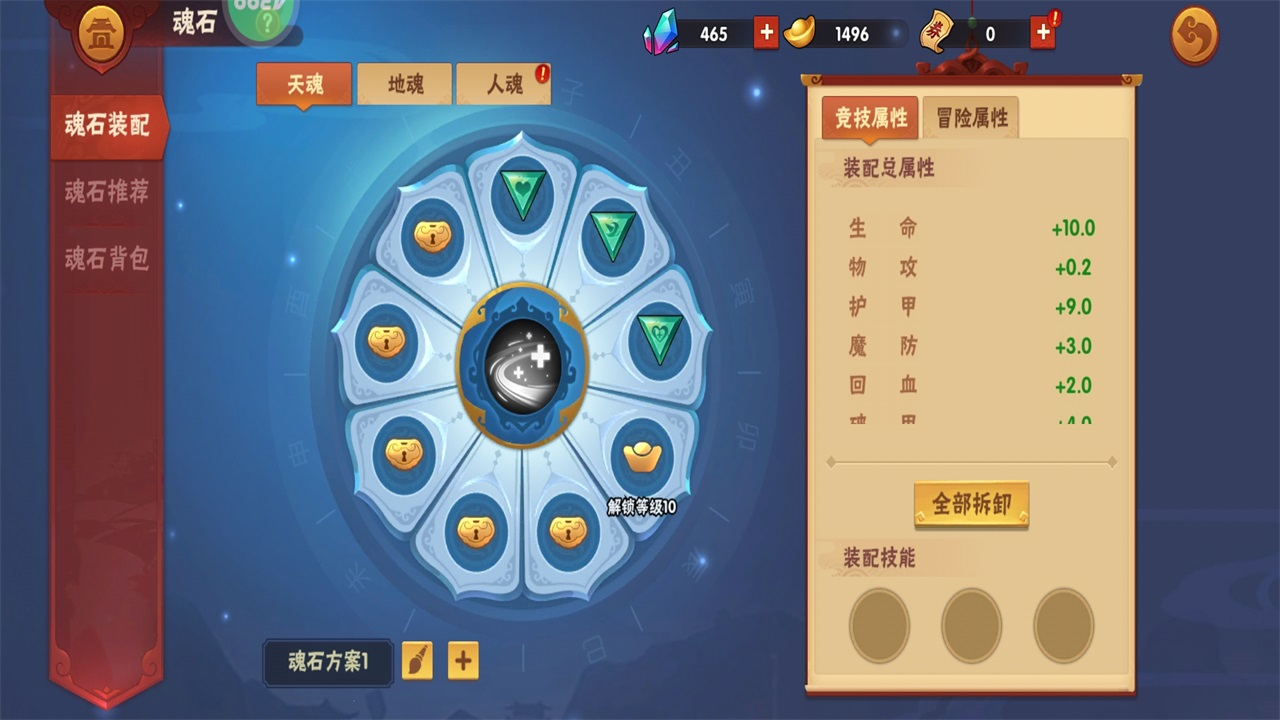The height and width of the screenshot is (720, 1280).
Task: Open the 人魂 tab
Action: 503,84
